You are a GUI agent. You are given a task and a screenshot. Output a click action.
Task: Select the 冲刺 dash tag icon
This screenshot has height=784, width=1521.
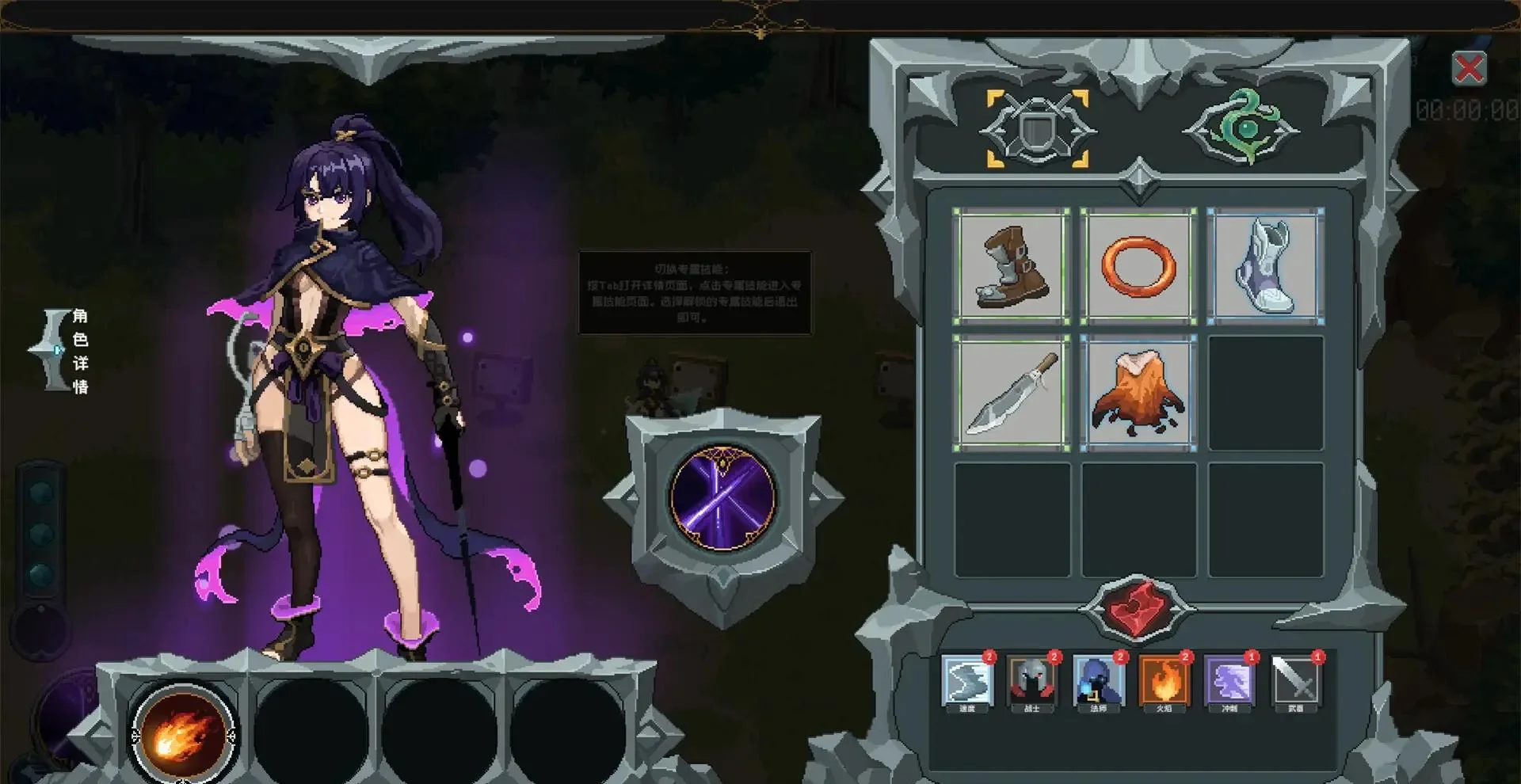(x=1229, y=680)
